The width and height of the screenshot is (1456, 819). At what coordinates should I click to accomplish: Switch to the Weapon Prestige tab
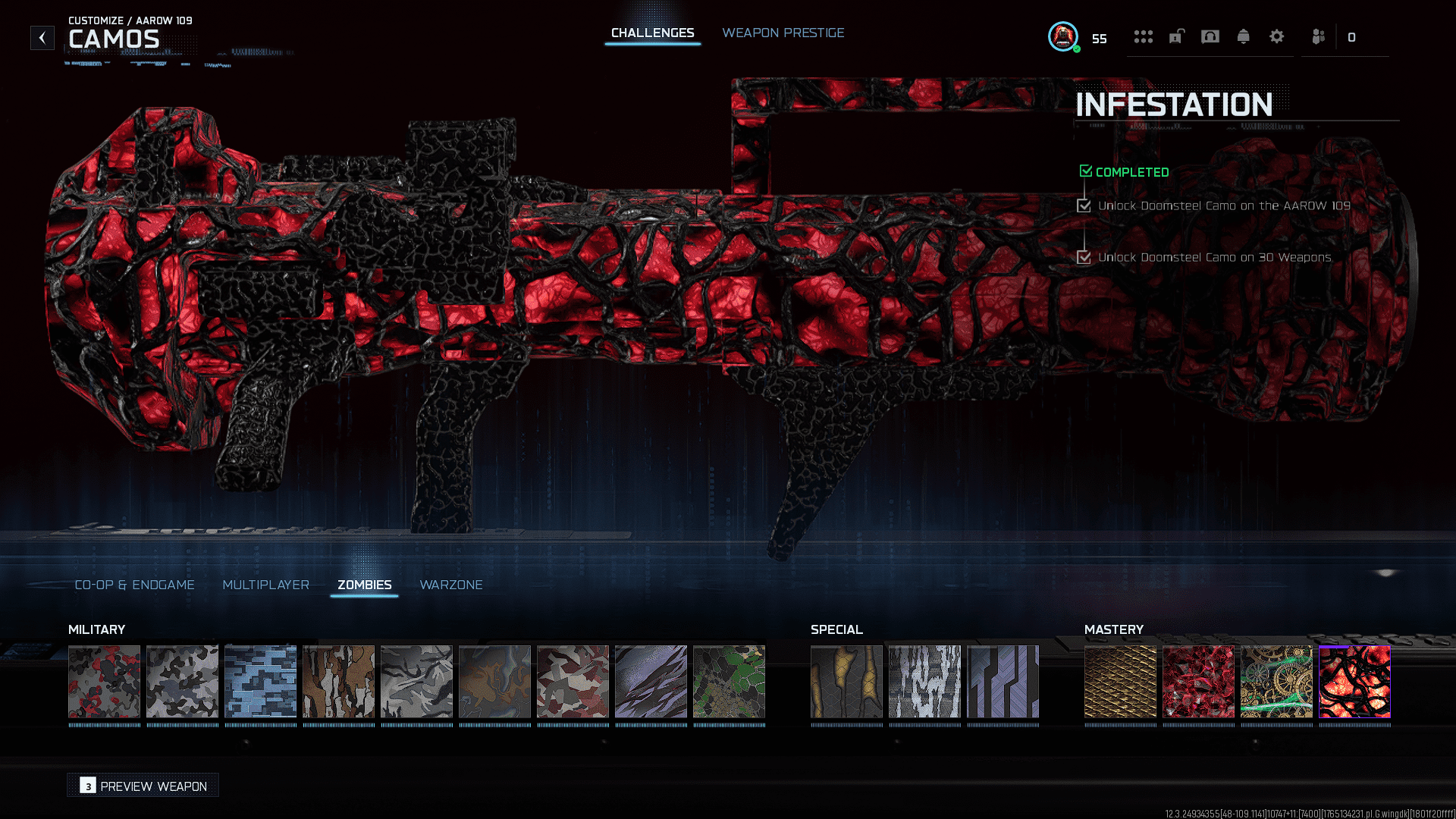click(783, 33)
